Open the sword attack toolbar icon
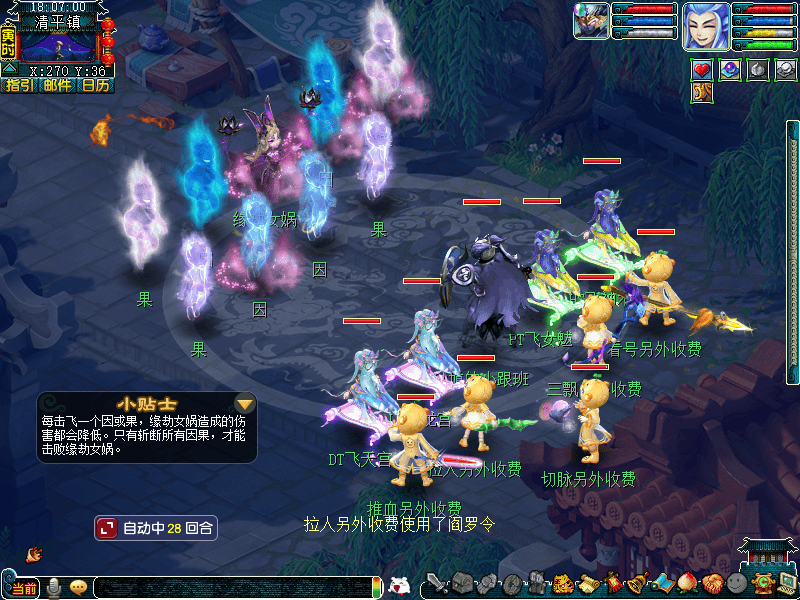 pos(436,584)
